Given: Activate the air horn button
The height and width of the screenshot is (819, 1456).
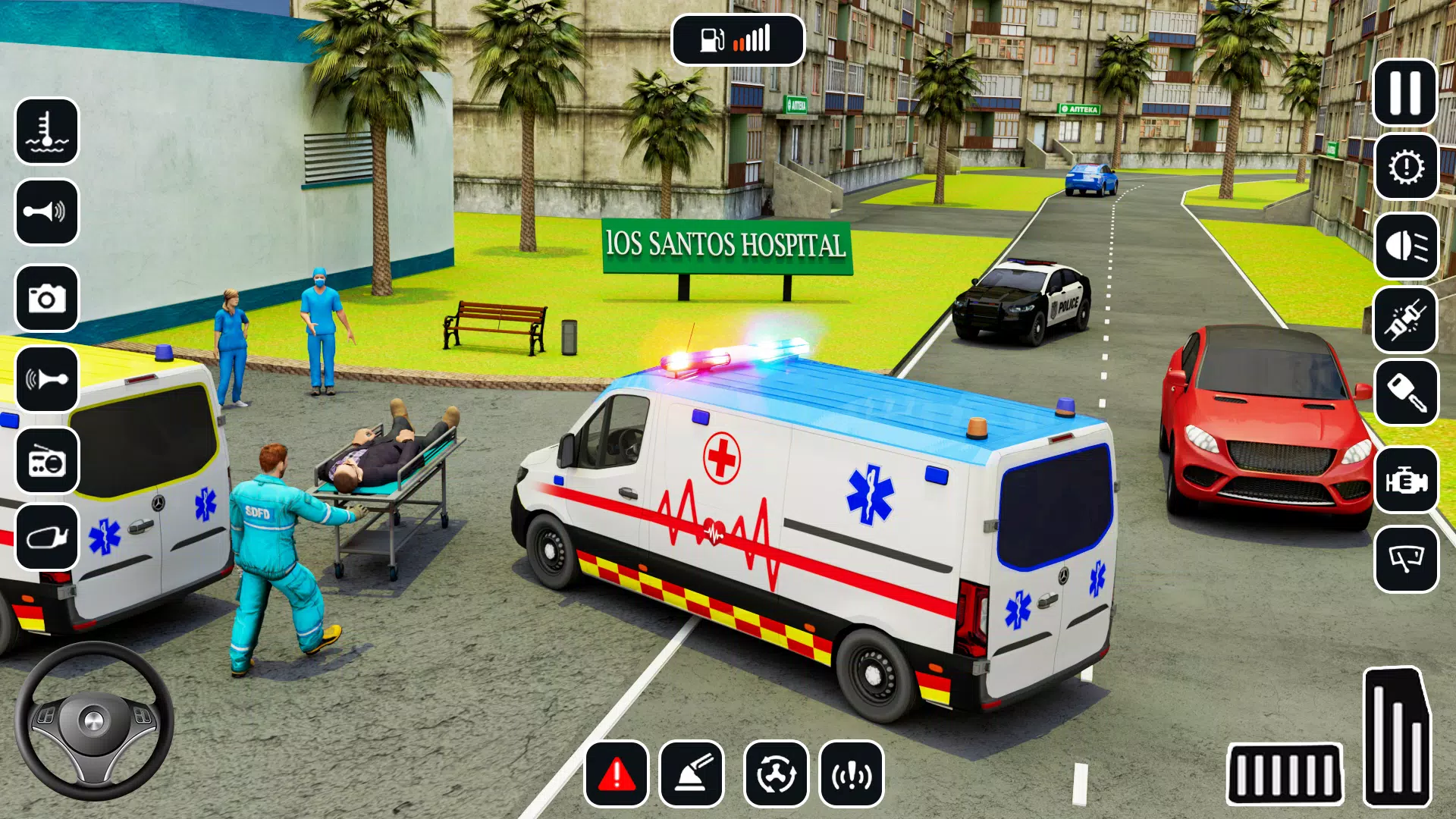Looking at the screenshot, I should coord(47,378).
